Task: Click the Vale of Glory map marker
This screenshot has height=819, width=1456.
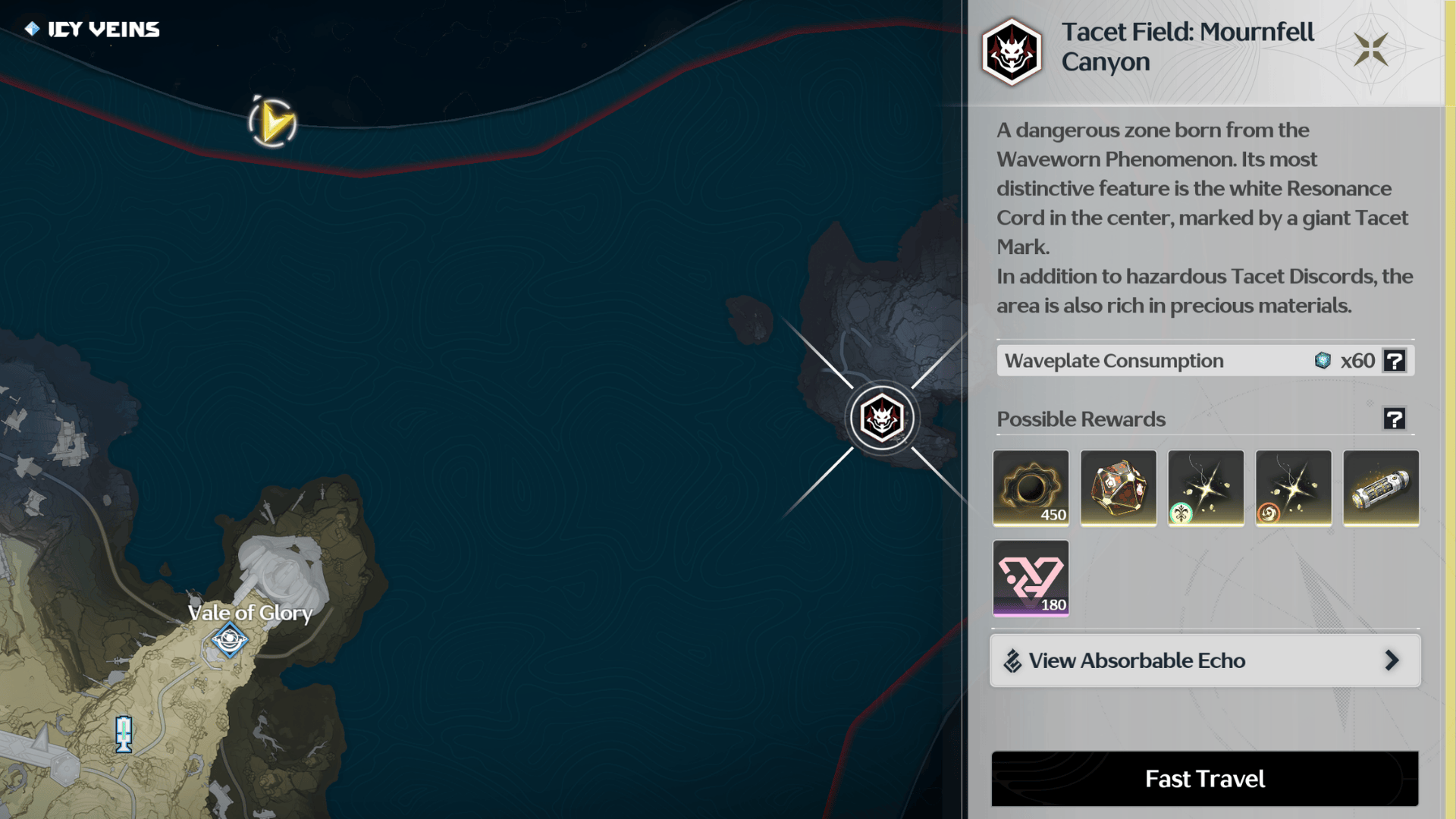Action: click(x=229, y=639)
